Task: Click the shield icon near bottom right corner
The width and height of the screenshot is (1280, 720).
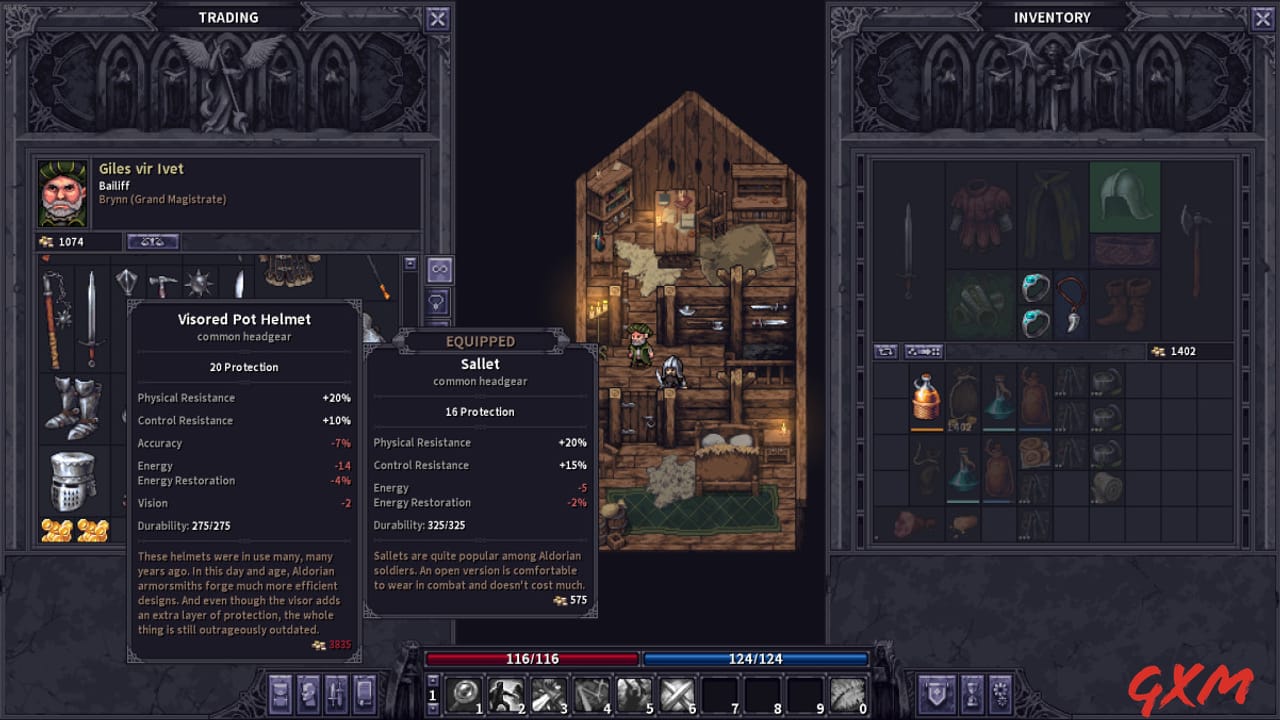Action: 935,693
